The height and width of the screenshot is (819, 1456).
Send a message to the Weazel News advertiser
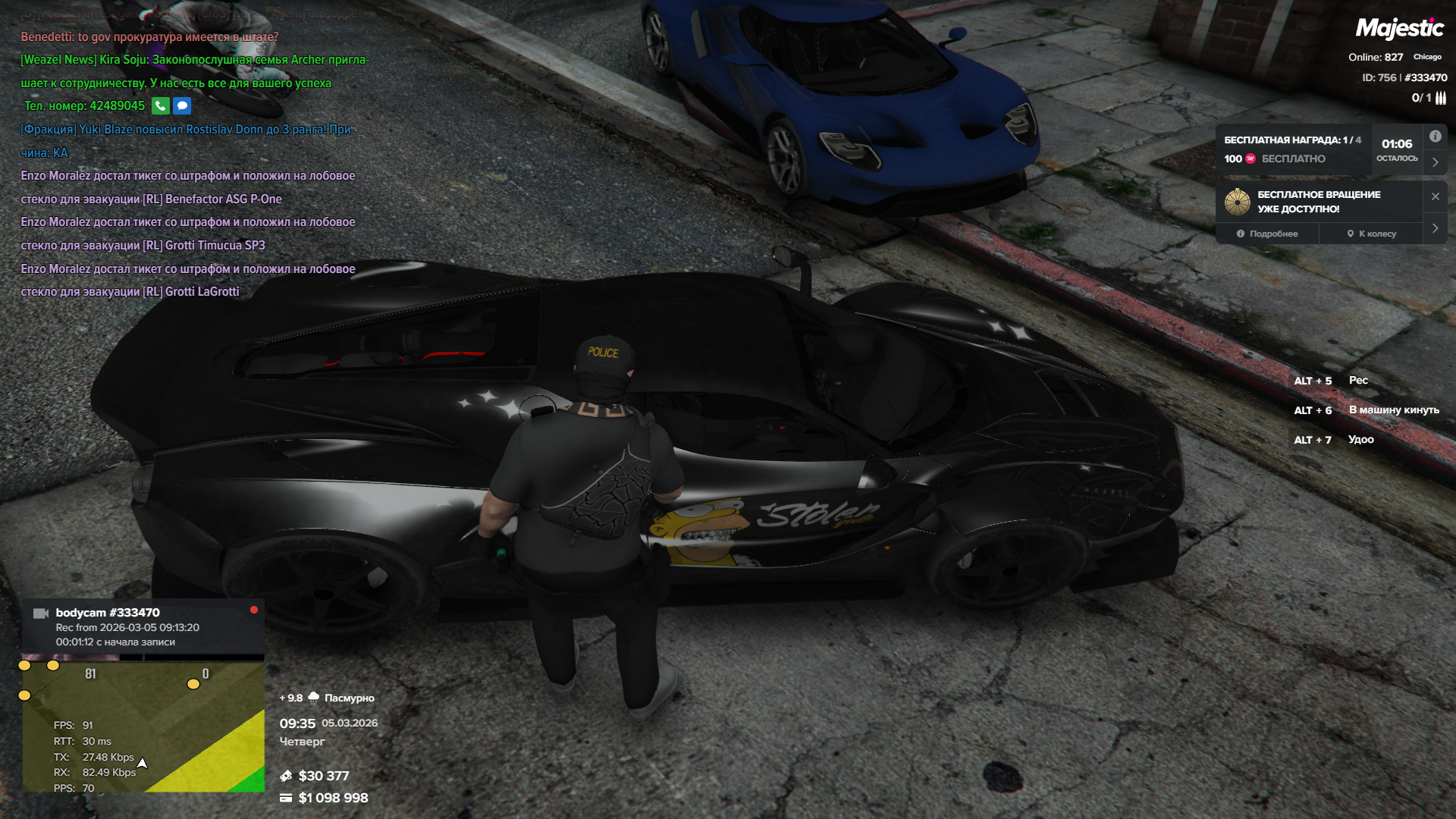click(x=182, y=106)
